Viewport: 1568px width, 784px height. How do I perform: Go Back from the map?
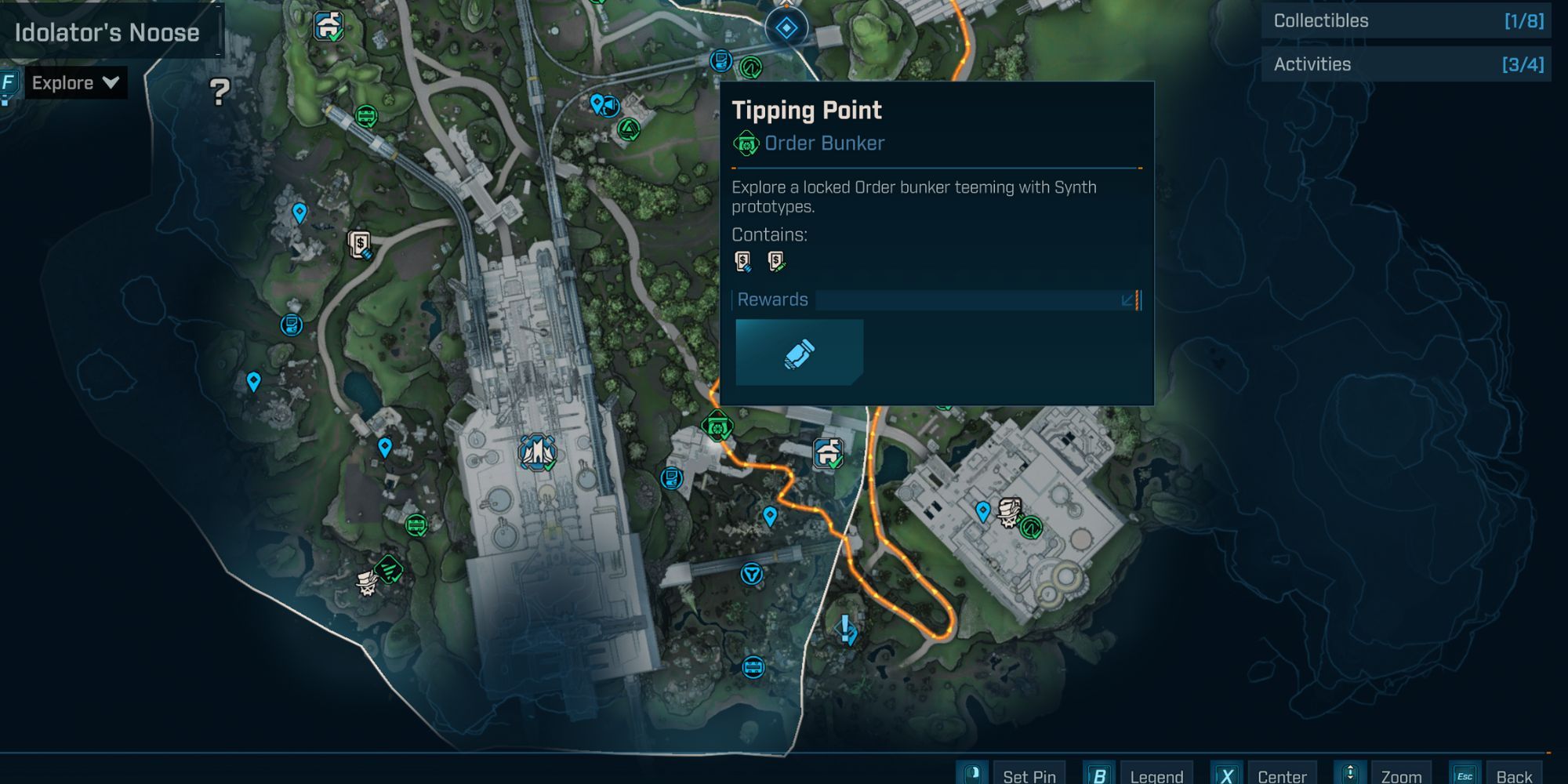[x=1513, y=775]
